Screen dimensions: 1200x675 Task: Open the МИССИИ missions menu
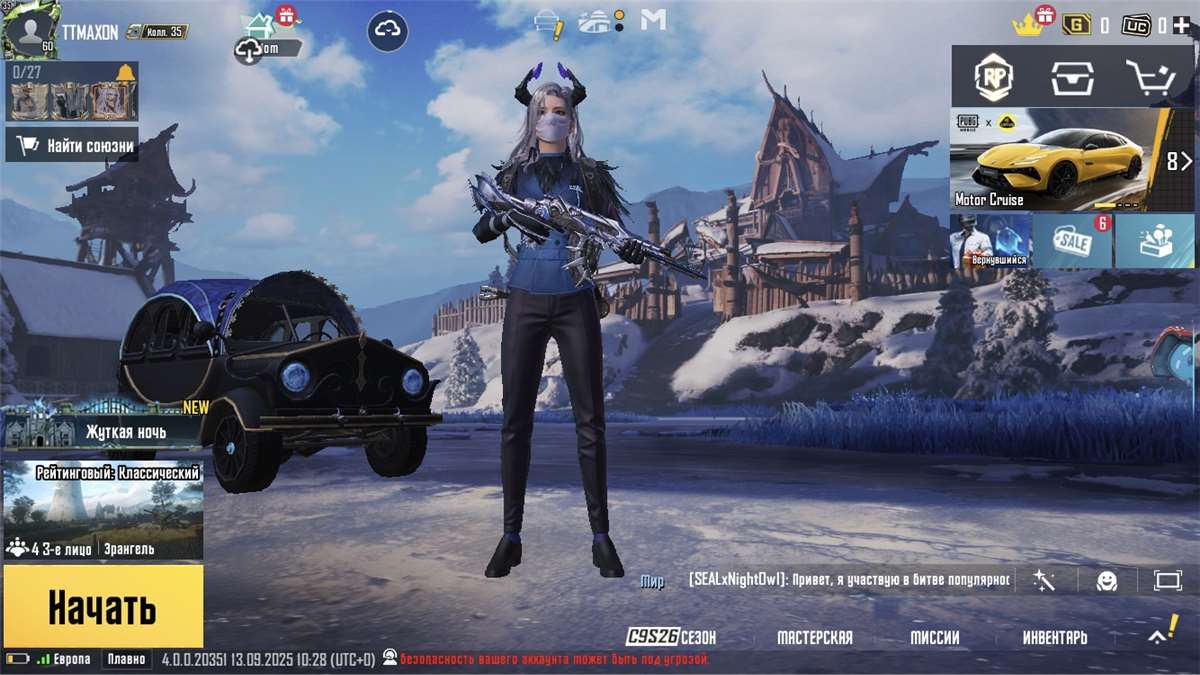(x=935, y=637)
